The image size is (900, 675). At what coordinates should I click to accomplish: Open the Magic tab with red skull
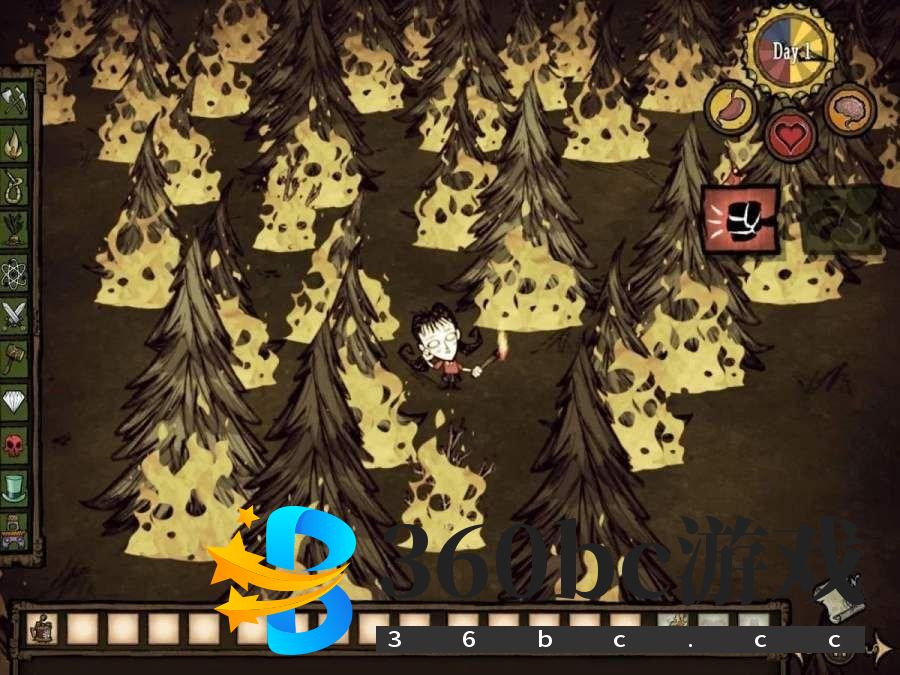point(14,443)
